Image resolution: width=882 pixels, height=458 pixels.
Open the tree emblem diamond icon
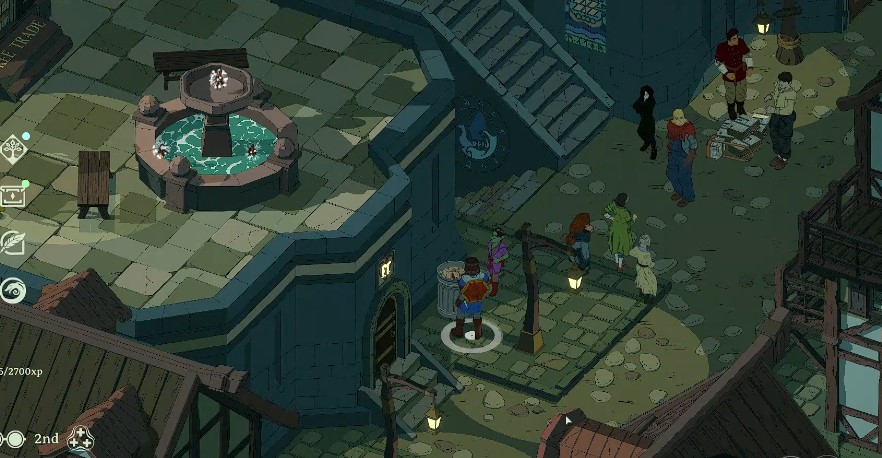coord(13,150)
